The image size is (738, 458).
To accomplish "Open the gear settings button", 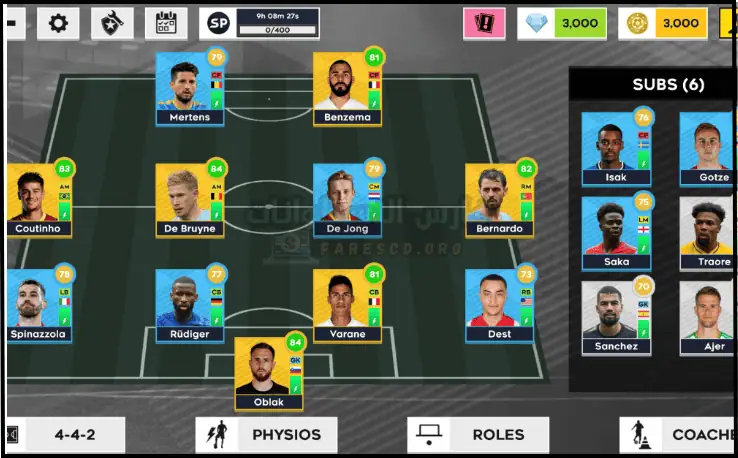I will click(x=58, y=23).
